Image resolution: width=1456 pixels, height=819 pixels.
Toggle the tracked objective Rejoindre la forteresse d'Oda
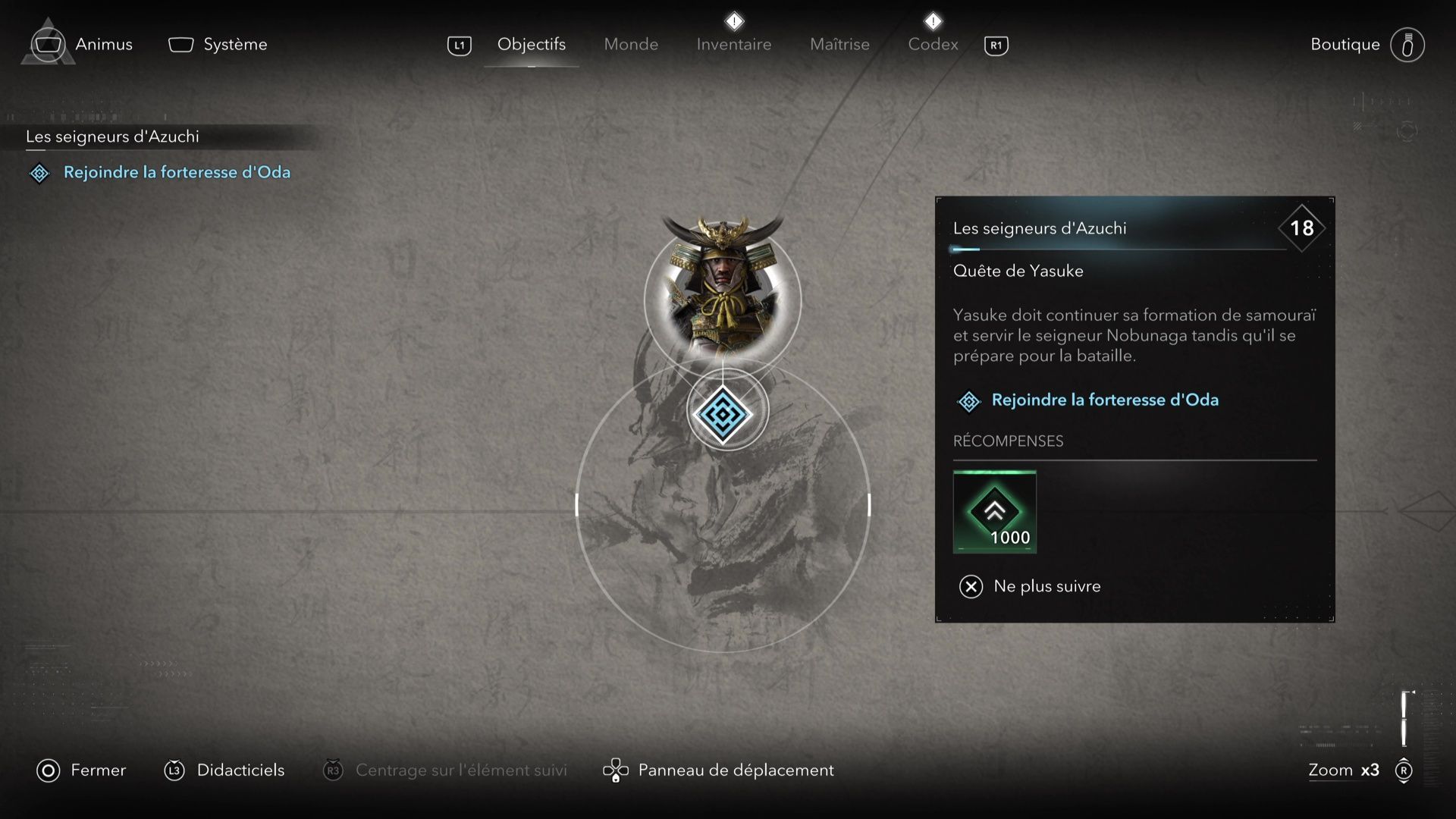176,172
